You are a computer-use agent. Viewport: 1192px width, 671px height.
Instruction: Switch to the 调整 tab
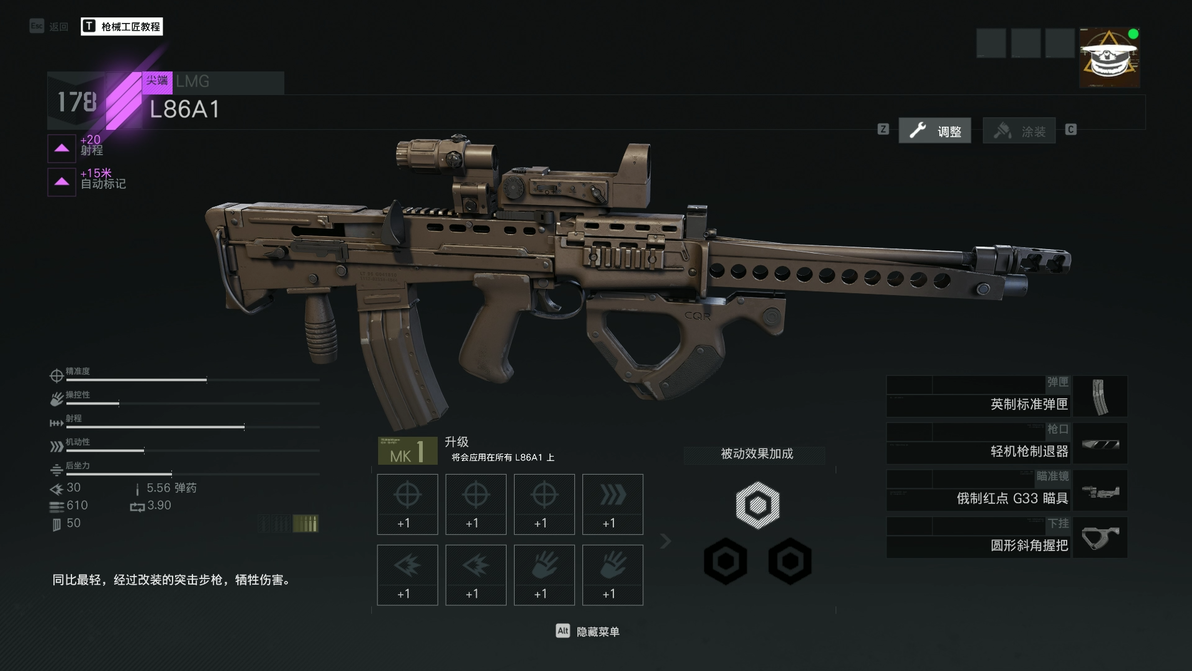[935, 131]
